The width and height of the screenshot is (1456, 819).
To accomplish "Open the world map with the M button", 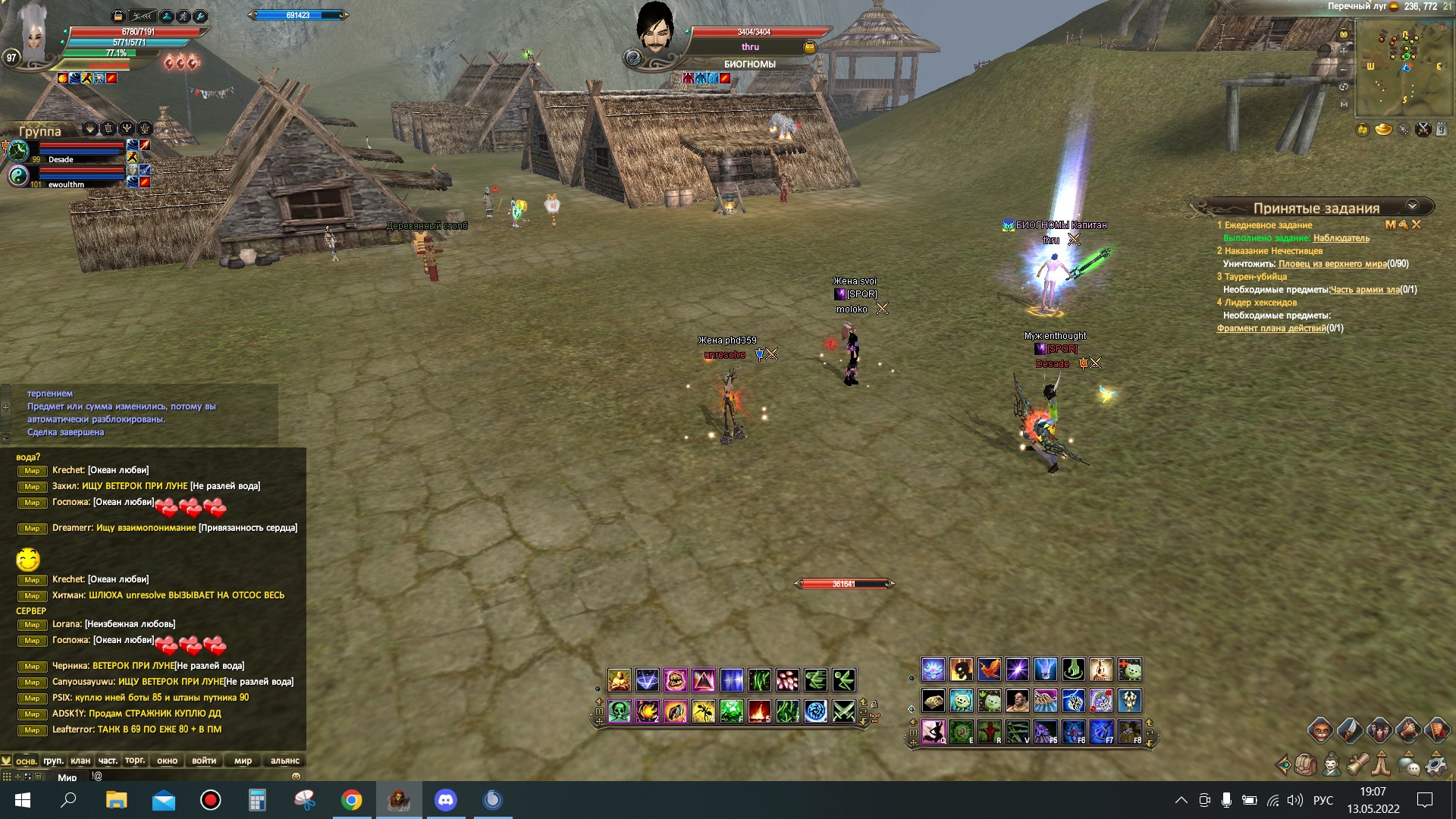I will click(1344, 104).
